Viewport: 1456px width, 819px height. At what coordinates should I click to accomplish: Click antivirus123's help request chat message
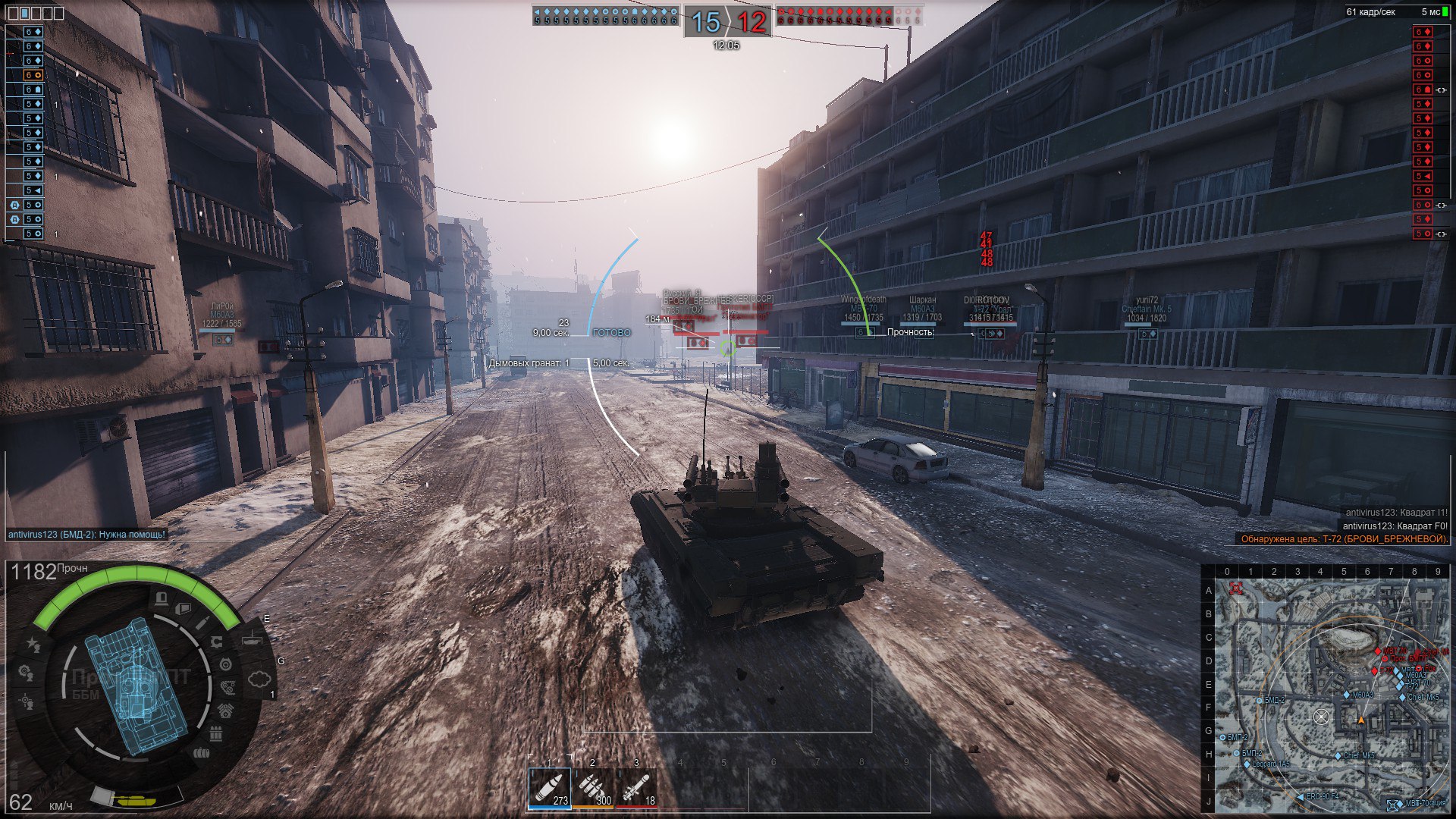click(86, 535)
